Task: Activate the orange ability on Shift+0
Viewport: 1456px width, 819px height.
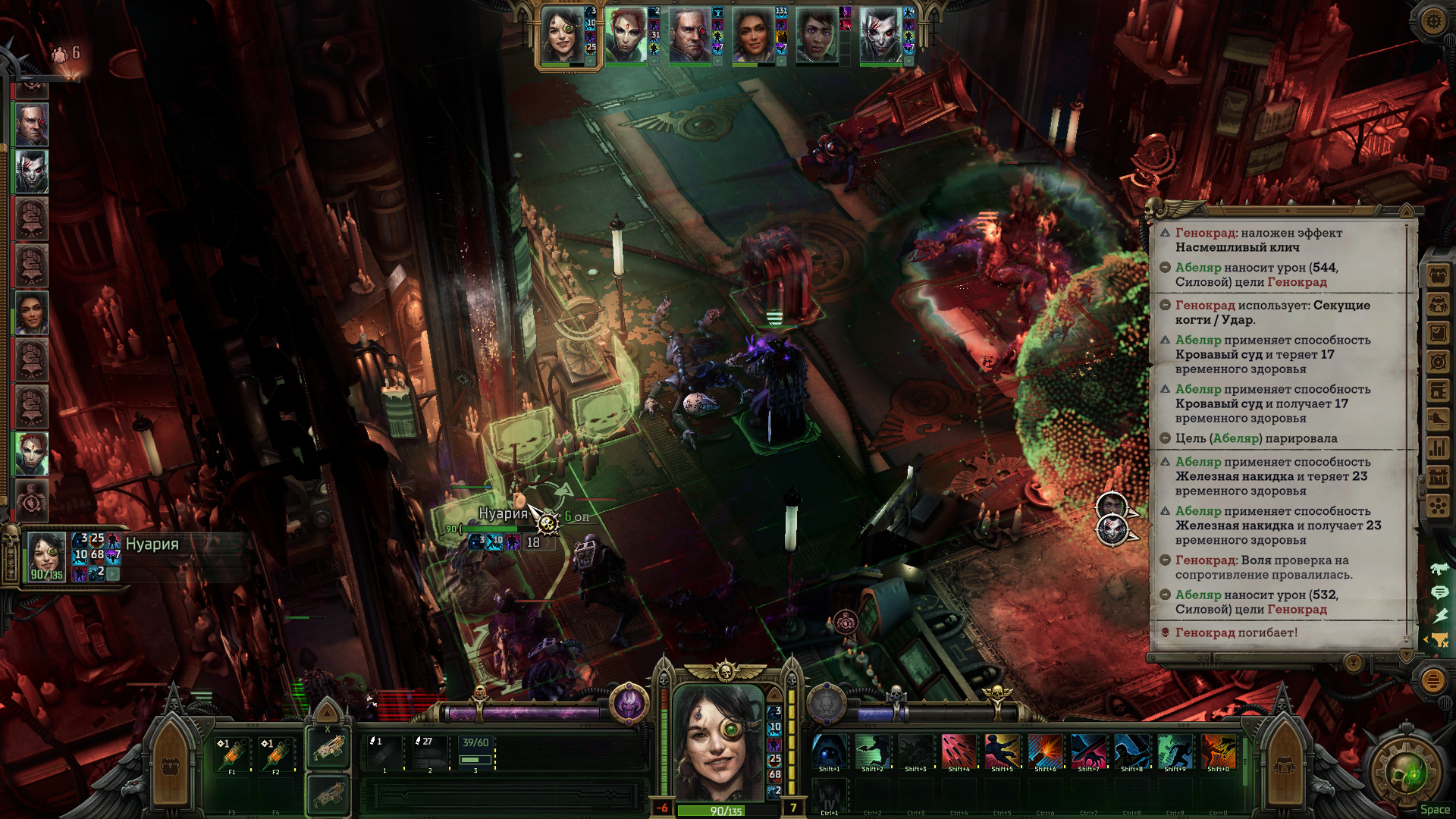Action: [1218, 752]
